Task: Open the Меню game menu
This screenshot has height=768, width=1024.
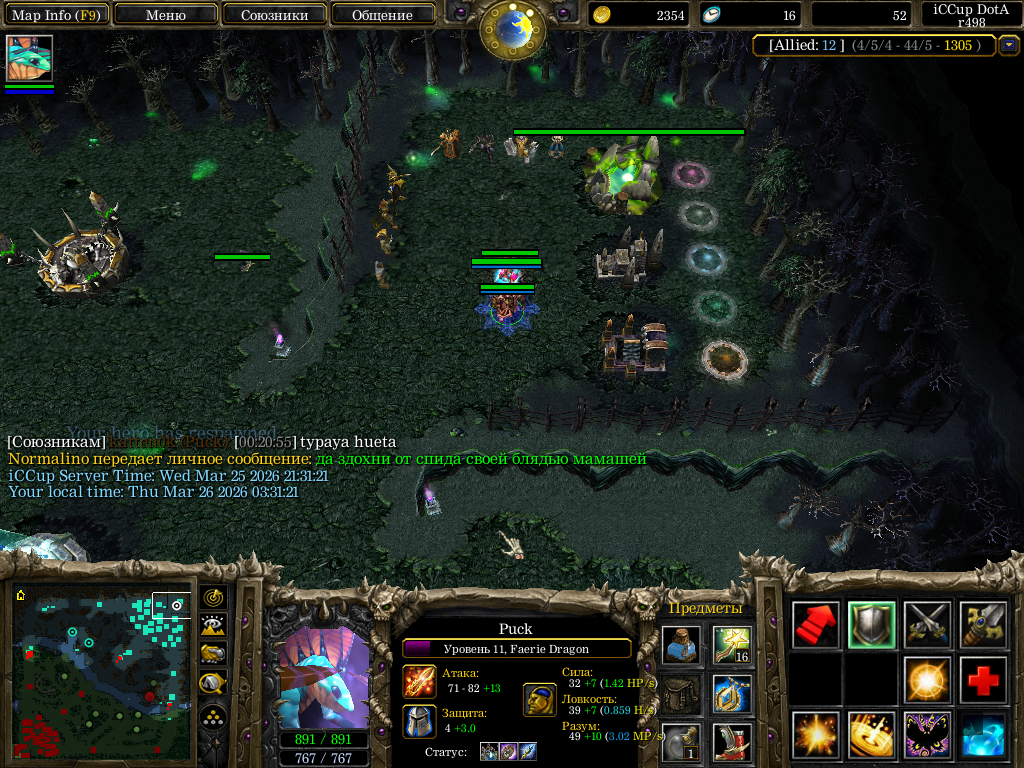Action: (x=166, y=15)
